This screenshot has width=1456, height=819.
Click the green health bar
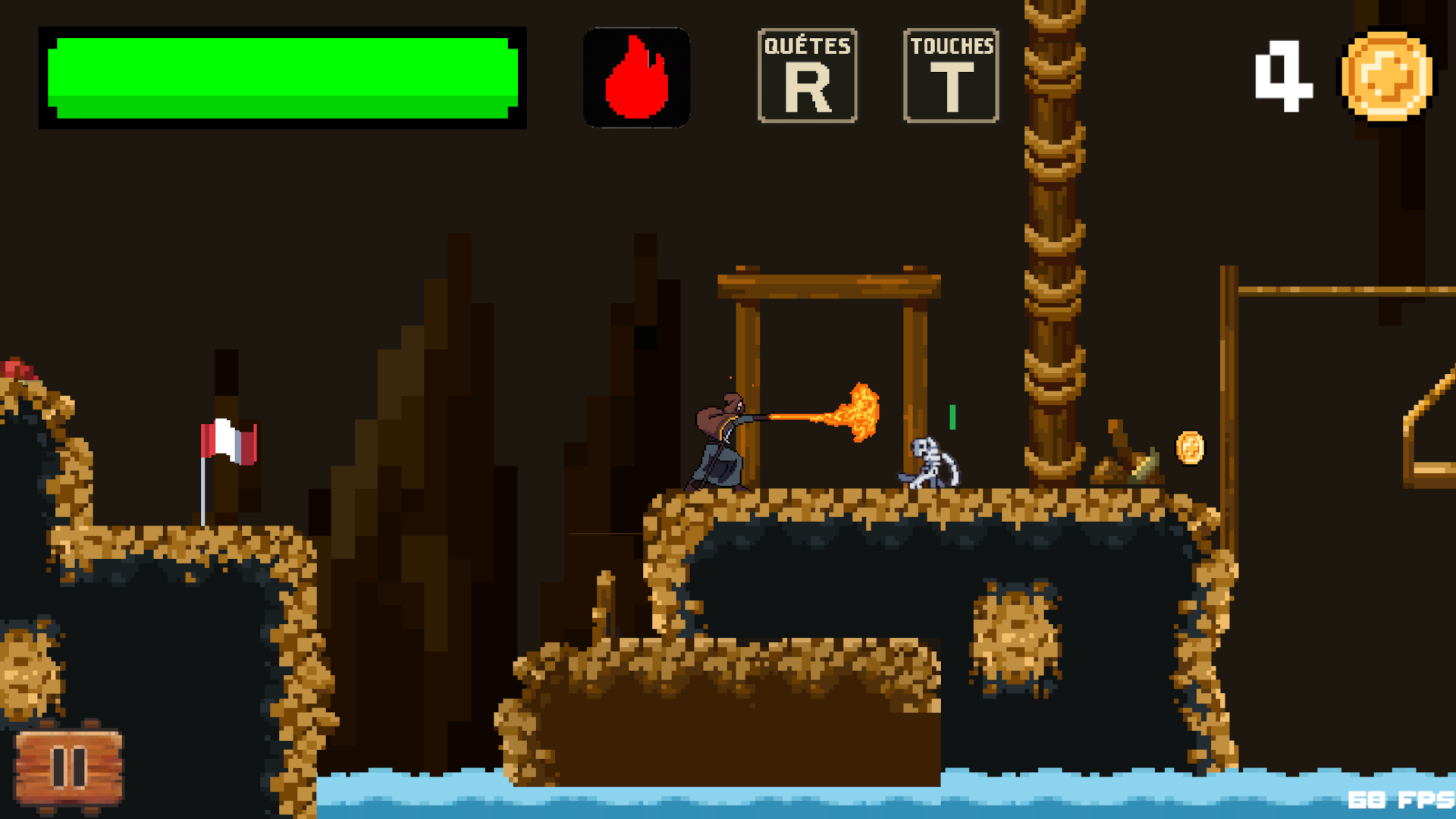pos(281,76)
